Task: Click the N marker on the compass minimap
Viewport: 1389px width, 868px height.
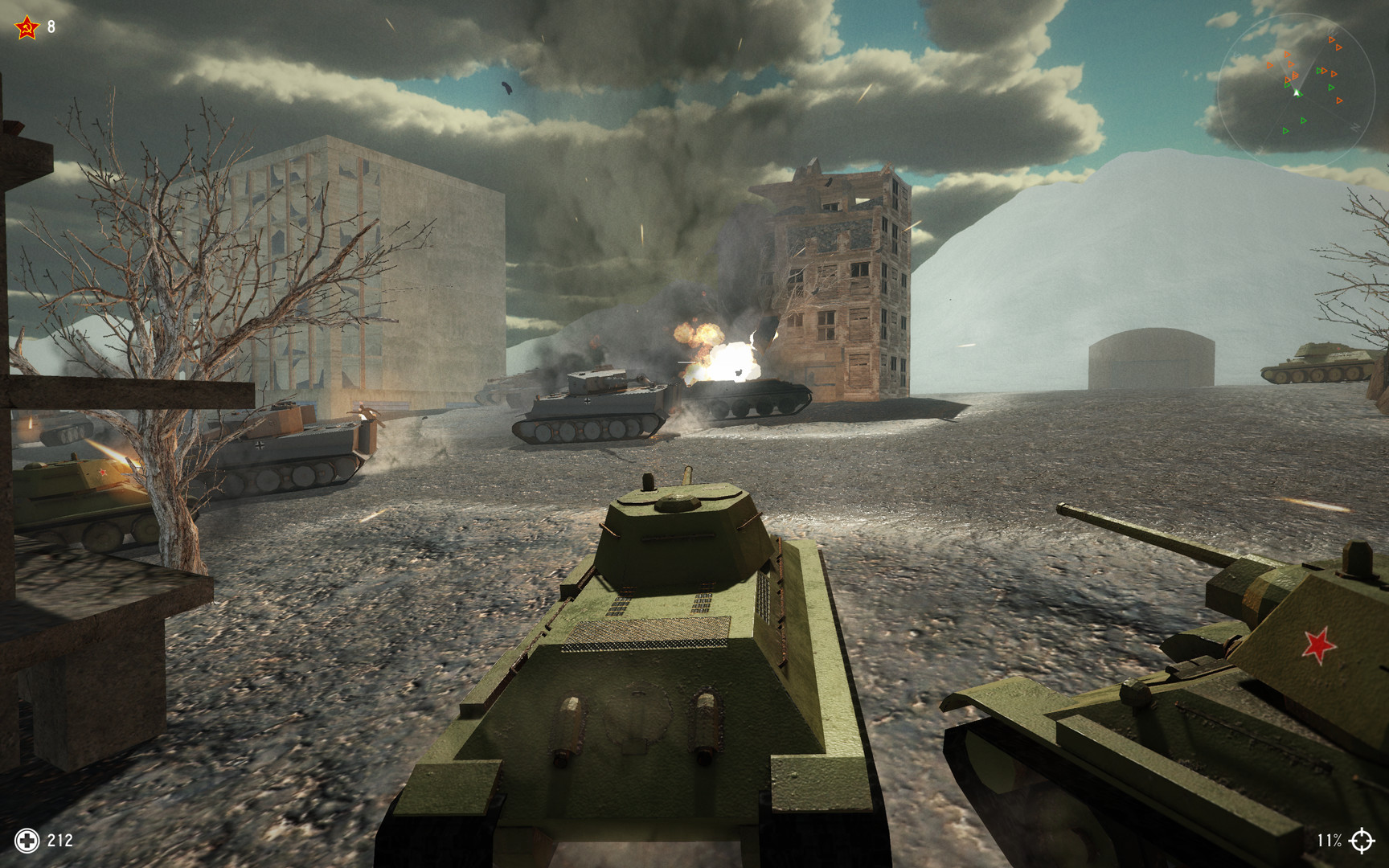Action: (1355, 127)
